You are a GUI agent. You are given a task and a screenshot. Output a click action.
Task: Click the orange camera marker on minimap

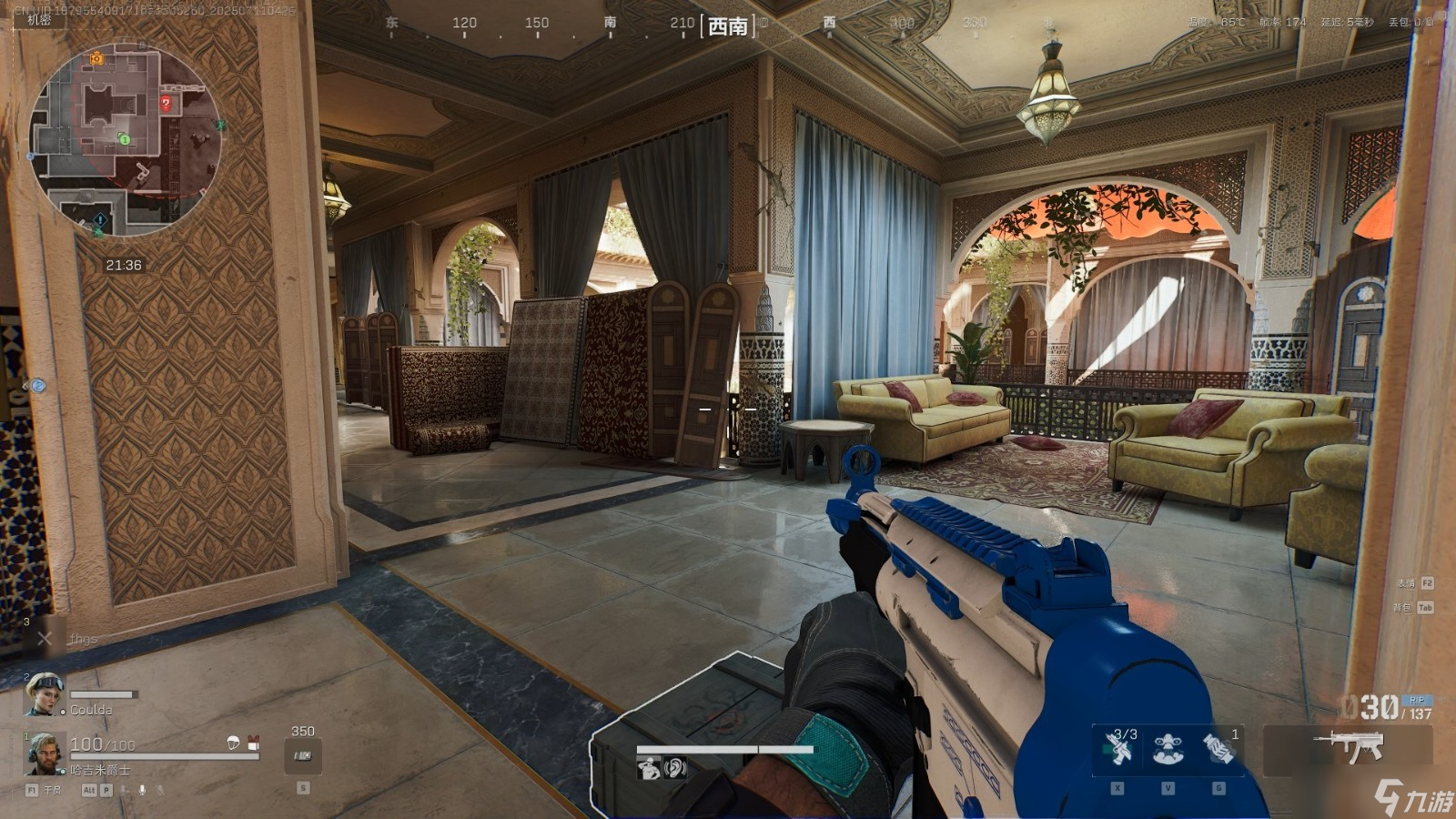pyautogui.click(x=96, y=59)
